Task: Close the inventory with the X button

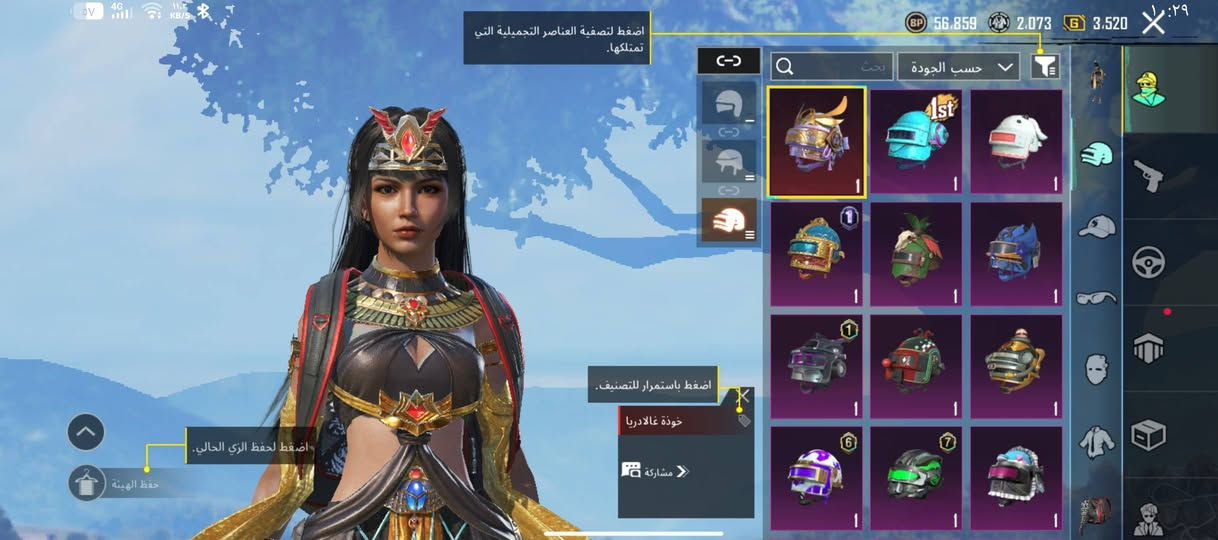Action: click(x=1153, y=21)
